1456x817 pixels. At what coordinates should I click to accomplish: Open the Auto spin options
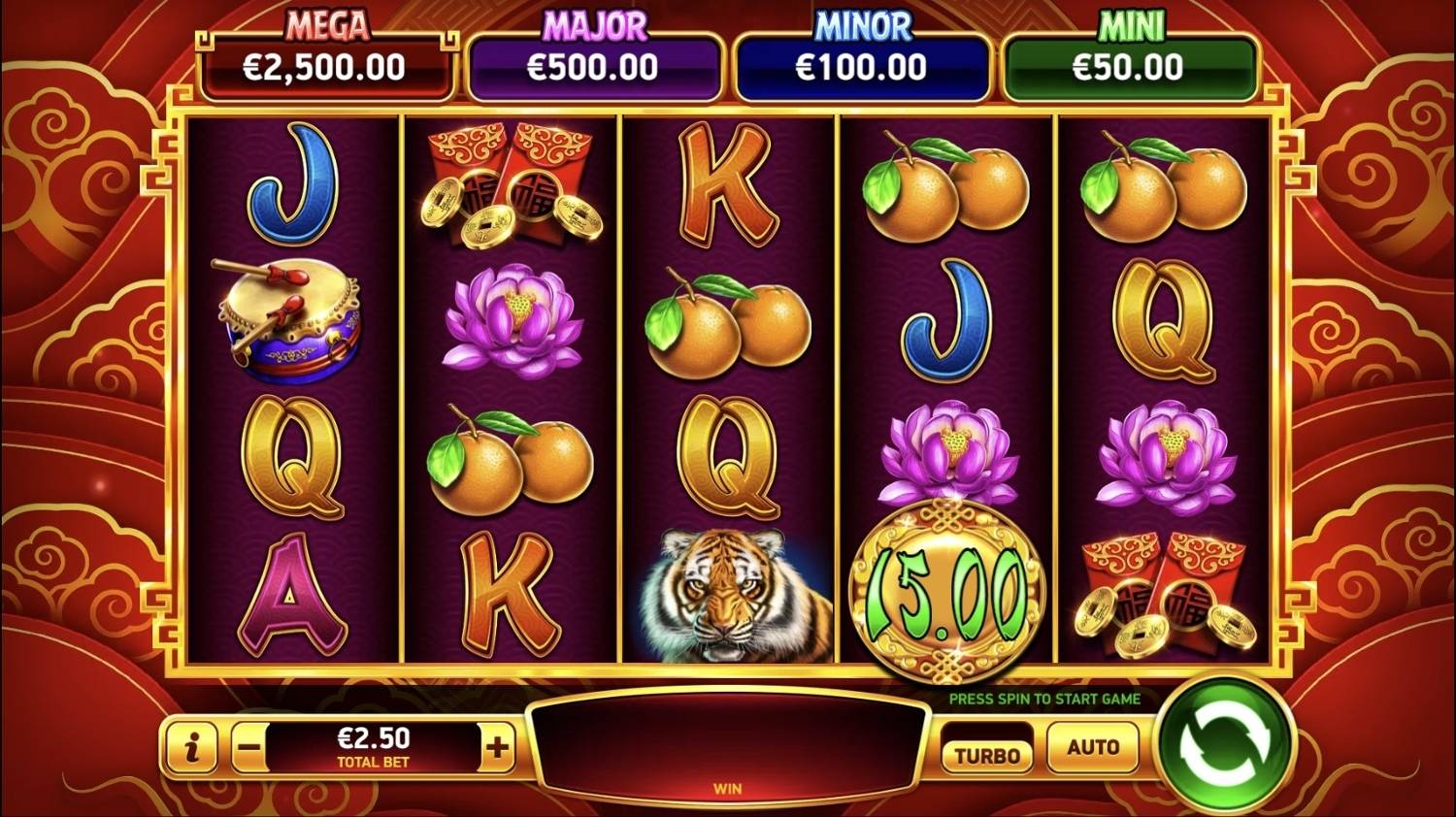pos(1093,747)
